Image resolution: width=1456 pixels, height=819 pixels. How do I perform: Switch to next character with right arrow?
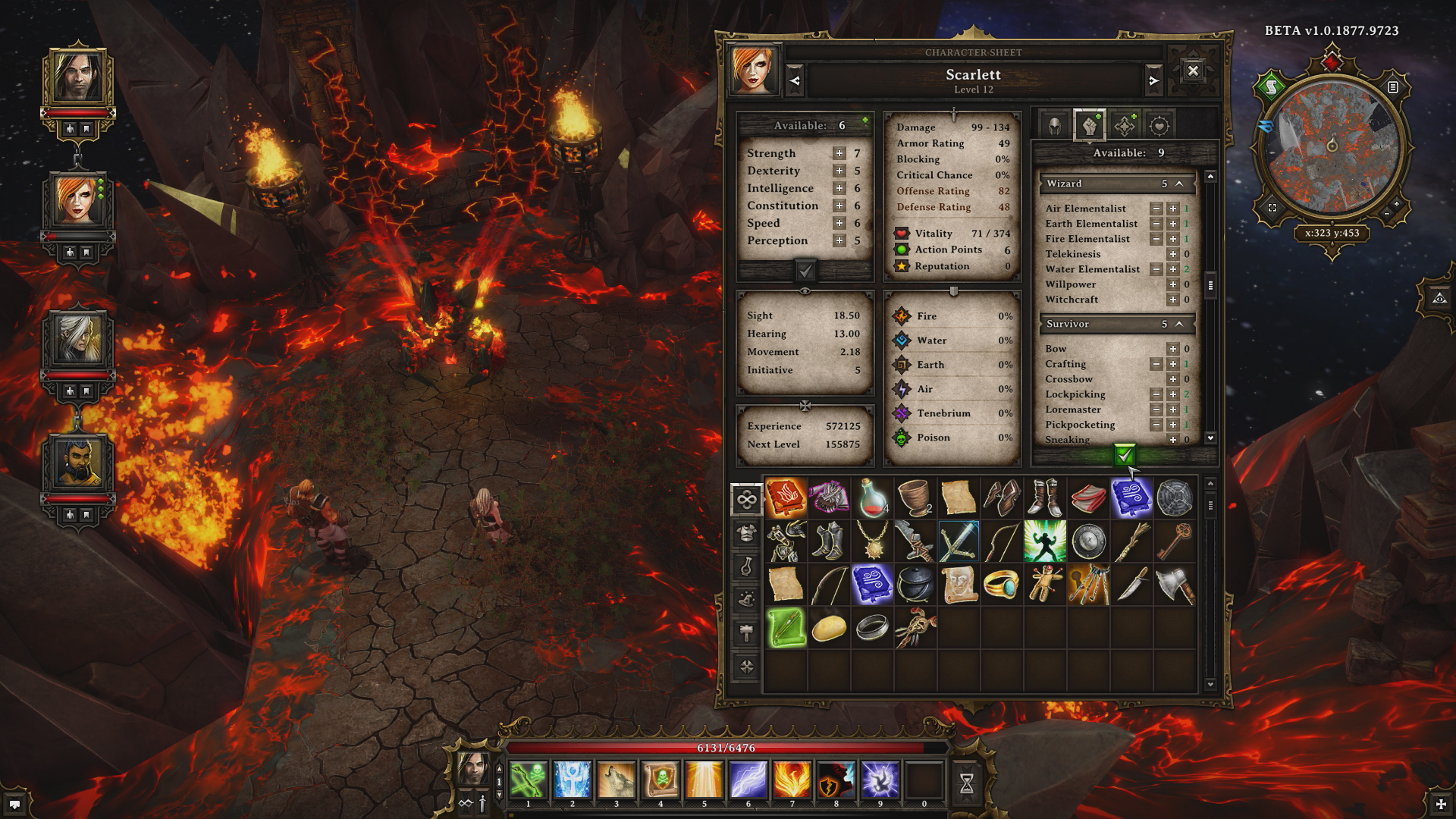(1154, 79)
